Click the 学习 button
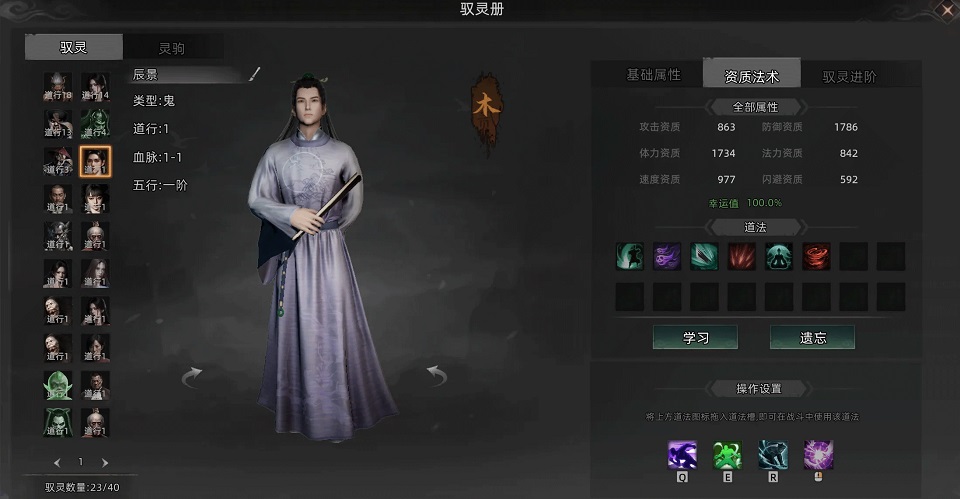 pos(695,337)
